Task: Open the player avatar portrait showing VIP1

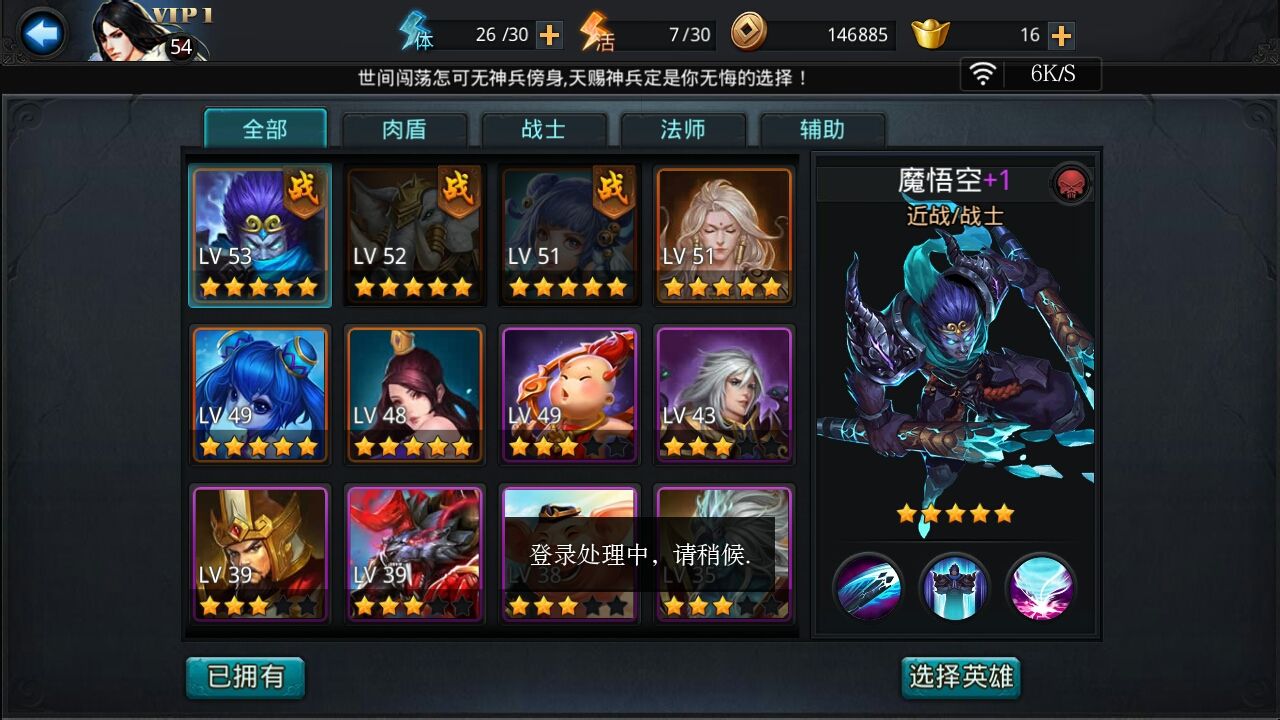Action: click(x=120, y=33)
